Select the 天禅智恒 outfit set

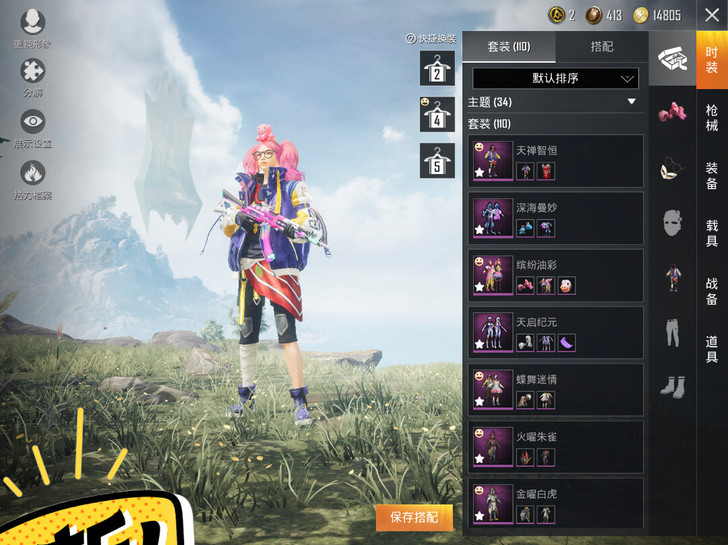pos(555,161)
